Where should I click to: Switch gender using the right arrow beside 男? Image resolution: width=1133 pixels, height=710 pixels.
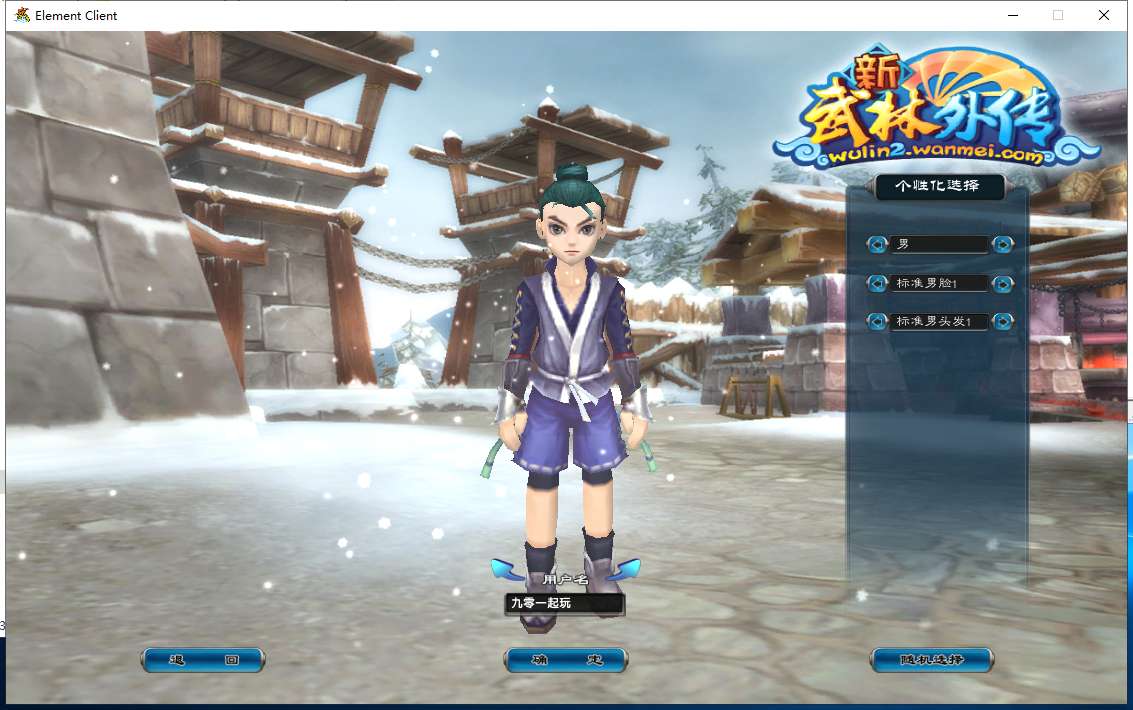[x=1002, y=244]
